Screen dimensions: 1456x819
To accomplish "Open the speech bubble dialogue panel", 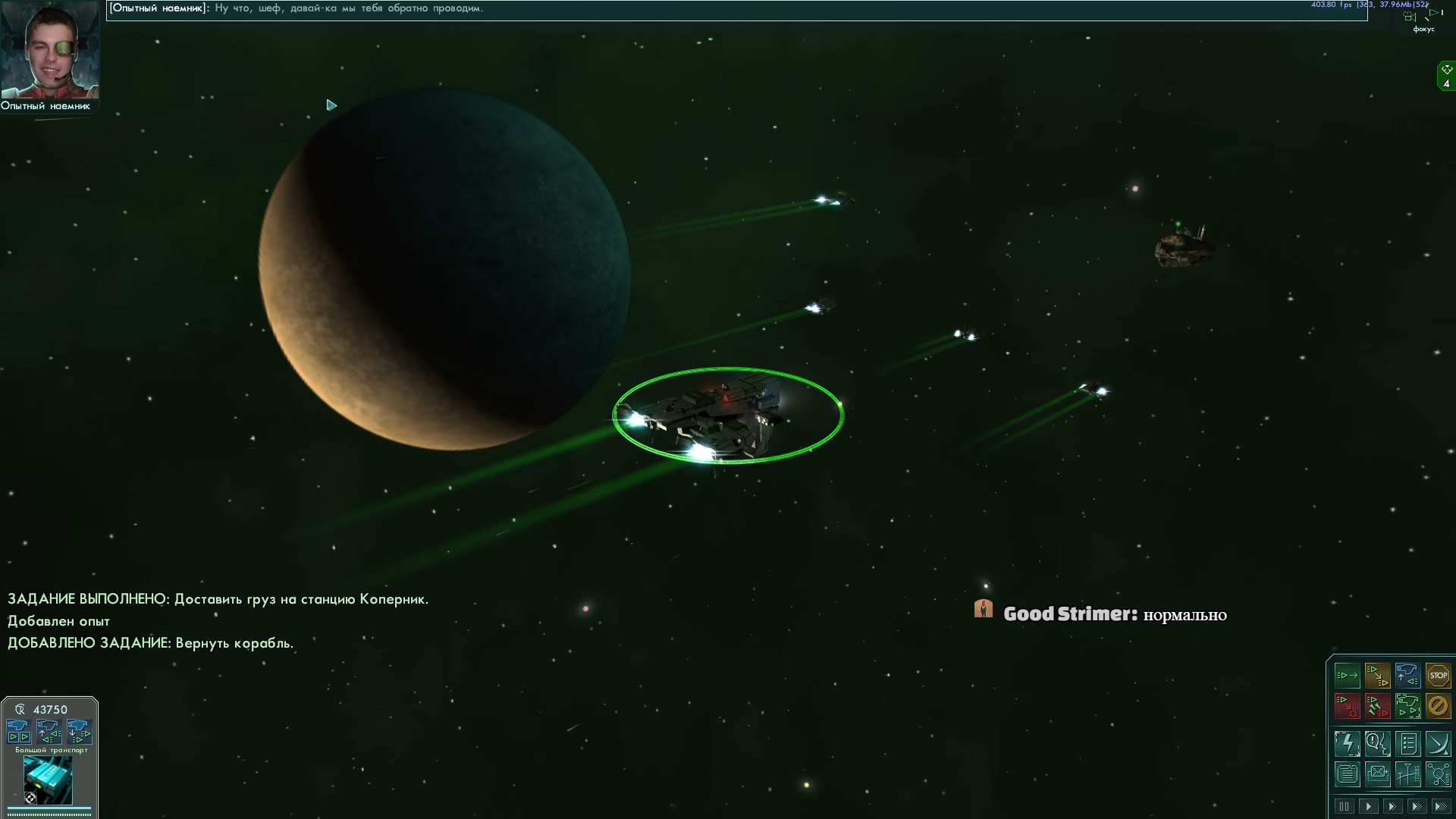I will tap(1377, 744).
